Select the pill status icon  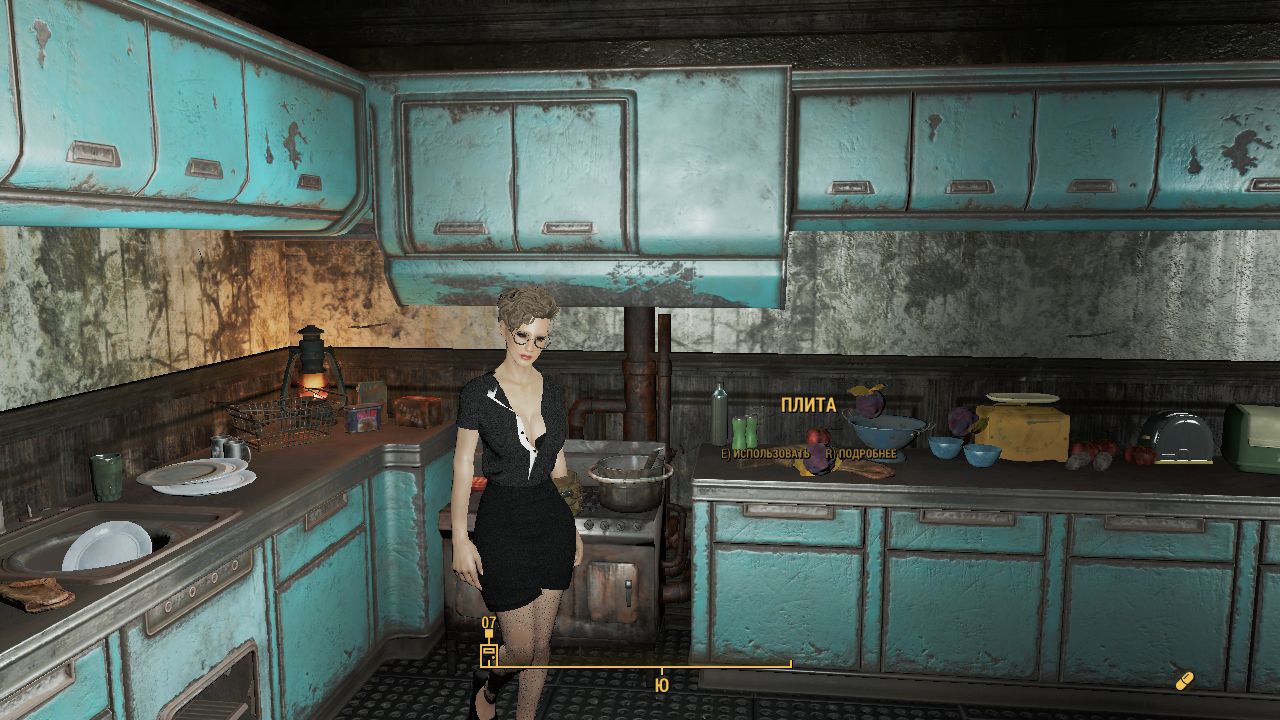(1185, 681)
